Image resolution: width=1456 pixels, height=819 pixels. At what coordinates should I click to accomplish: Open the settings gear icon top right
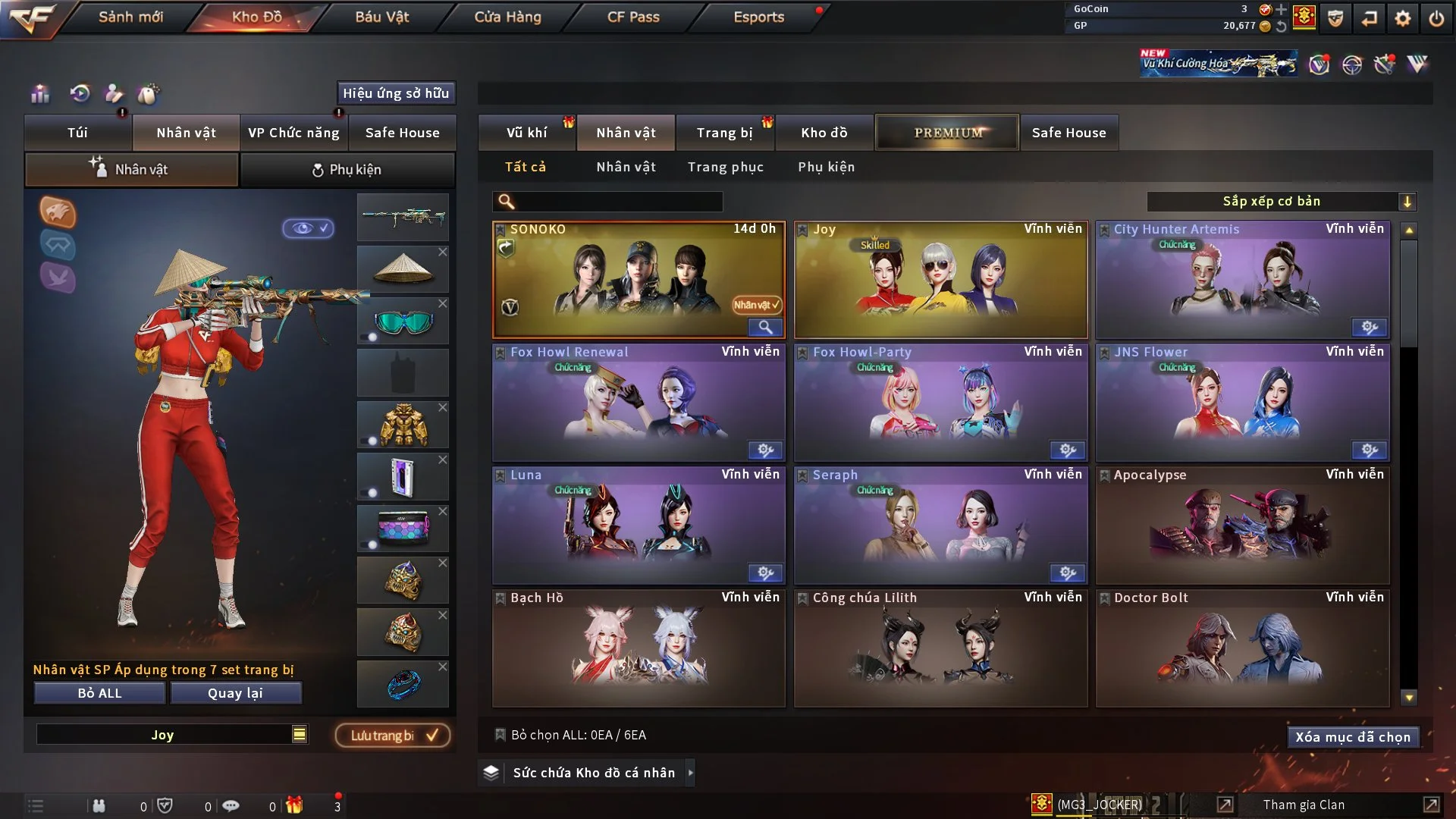click(1404, 19)
